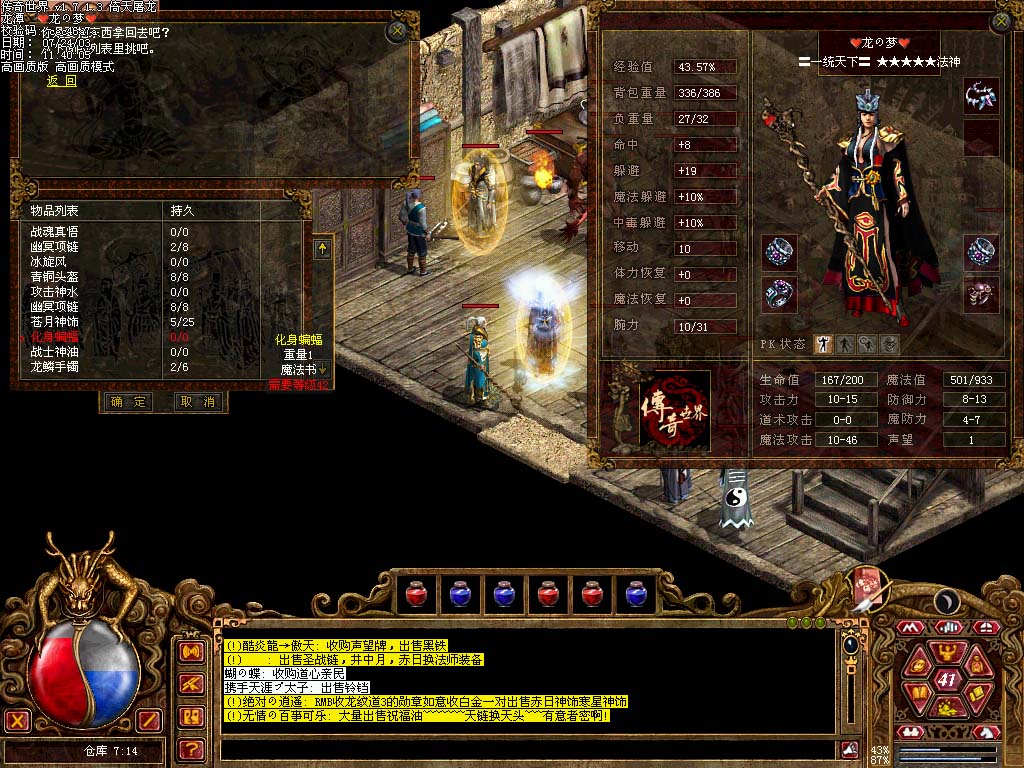Close the character status panel
The width and height of the screenshot is (1024, 768).
pos(1001,22)
